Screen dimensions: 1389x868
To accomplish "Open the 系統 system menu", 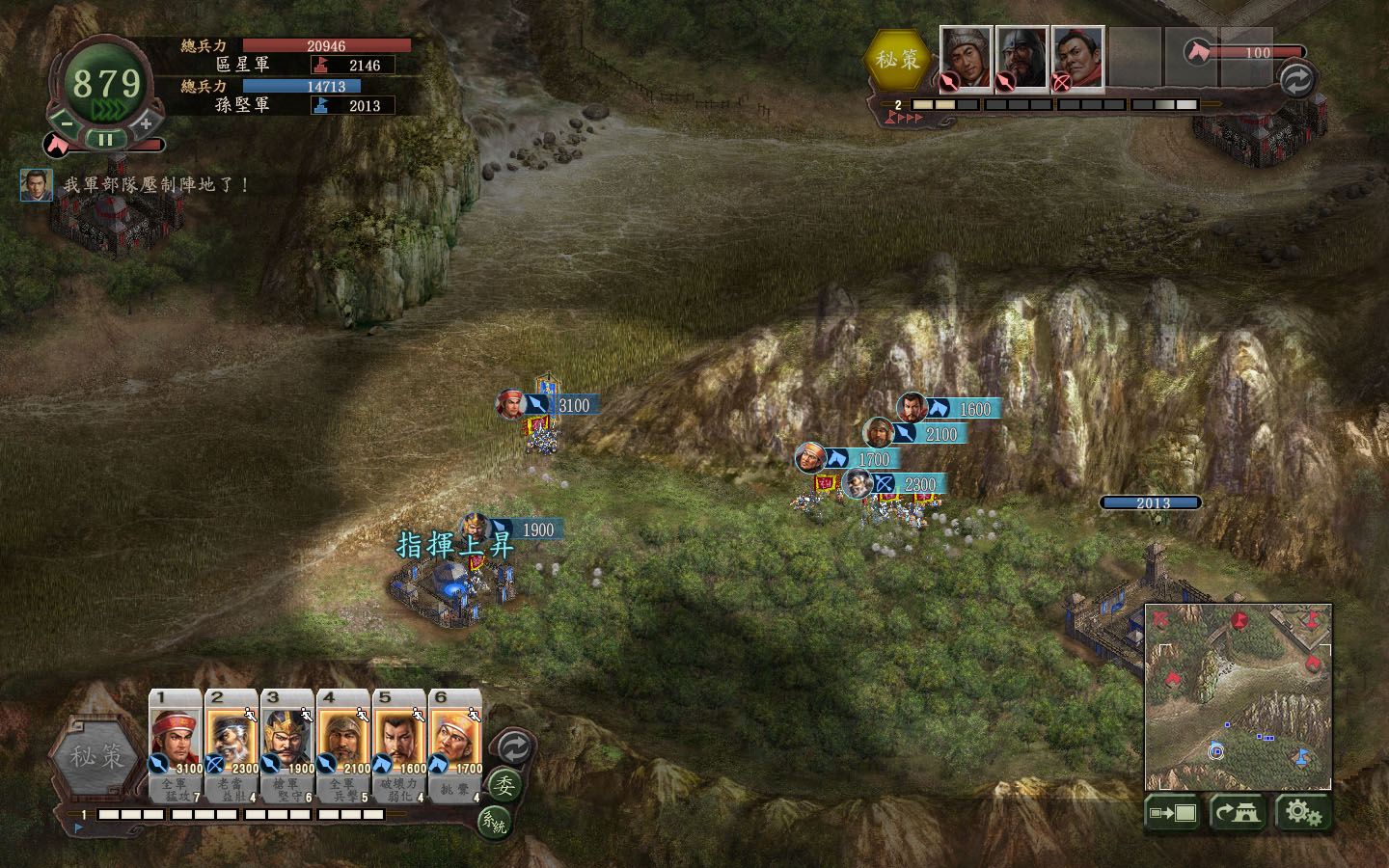I will tap(494, 823).
